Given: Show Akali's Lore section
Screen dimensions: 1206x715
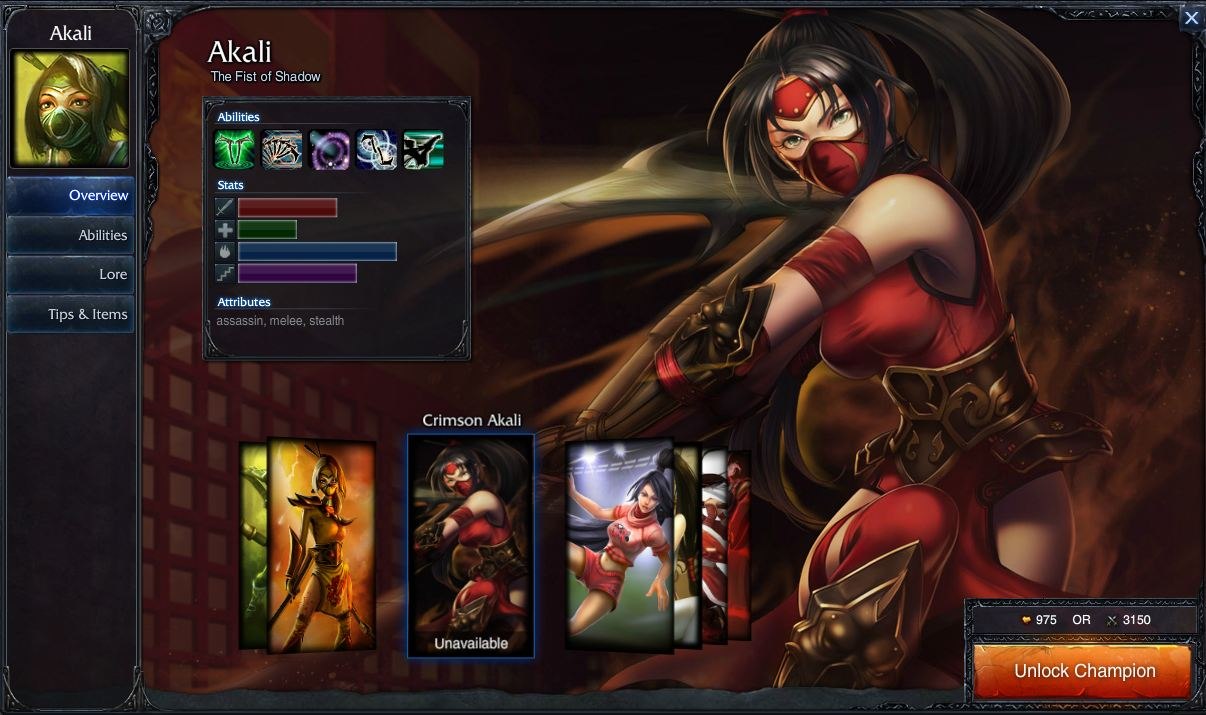Looking at the screenshot, I should click(70, 274).
